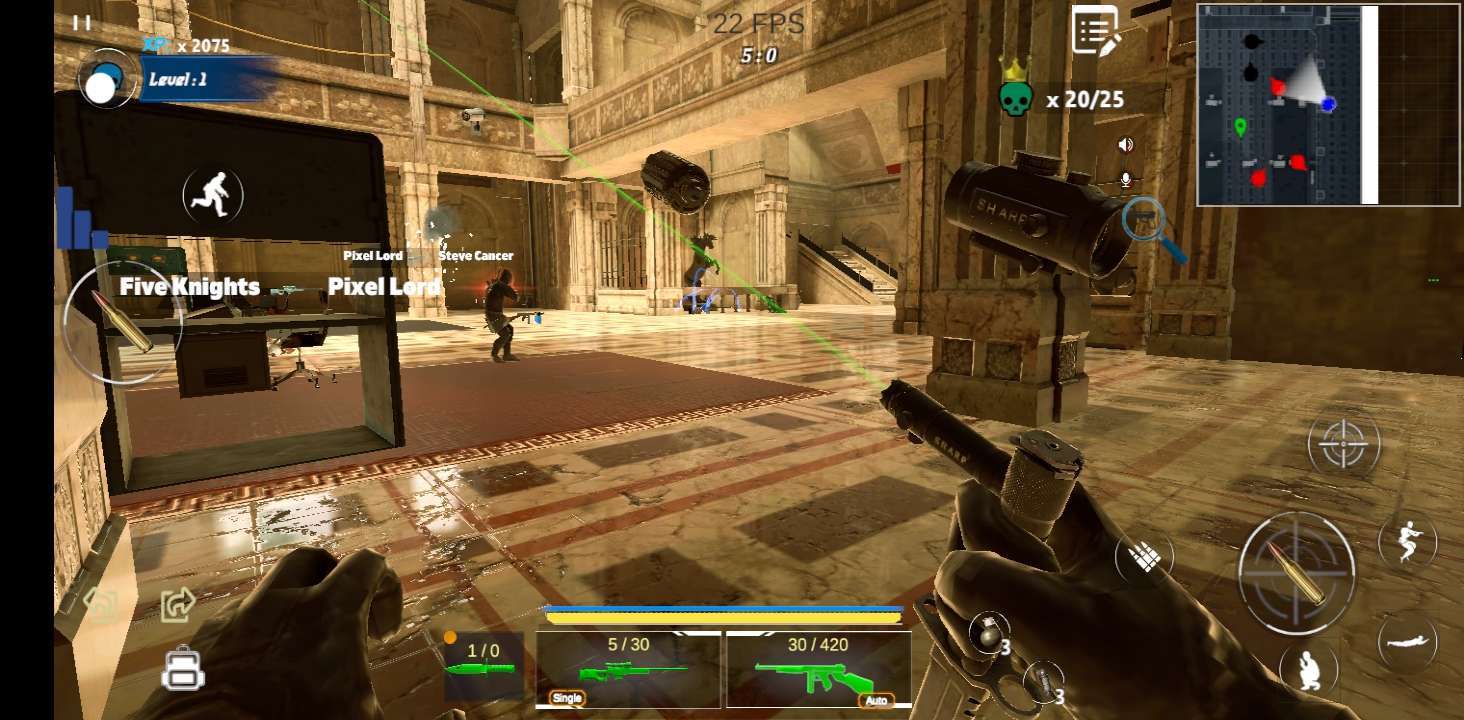Go prone with the lying-figure button
The width and height of the screenshot is (1464, 720).
point(1407,641)
